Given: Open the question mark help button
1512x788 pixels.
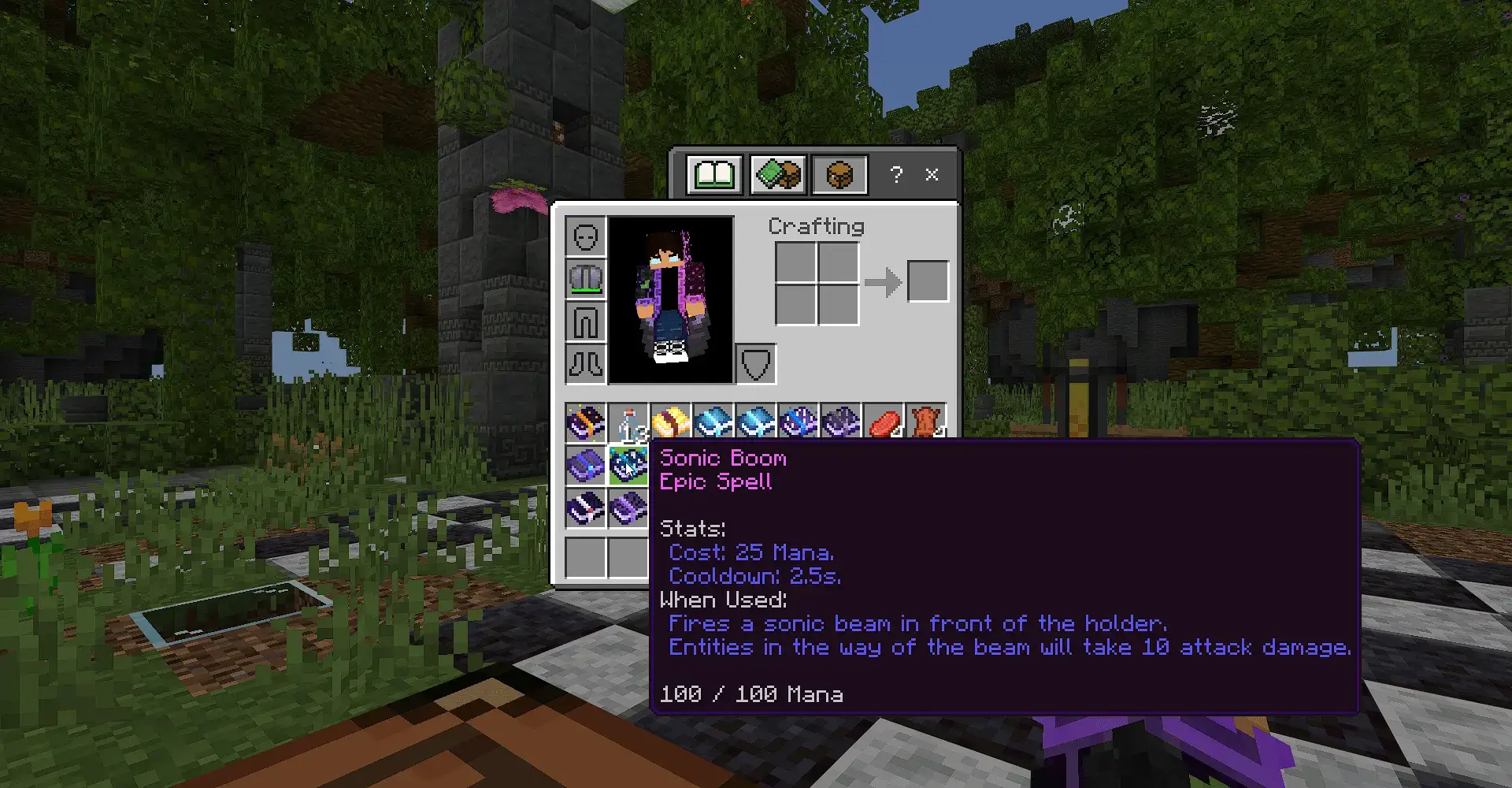Looking at the screenshot, I should pyautogui.click(x=896, y=174).
